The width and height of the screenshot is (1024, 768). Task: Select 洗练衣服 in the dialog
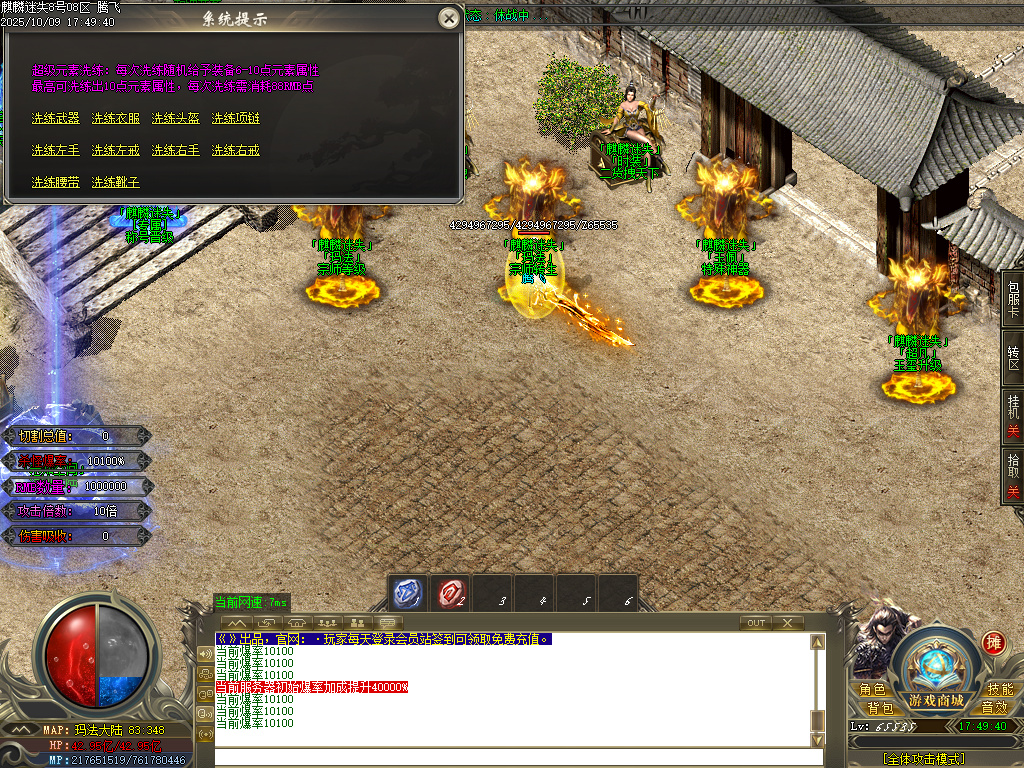[x=116, y=118]
